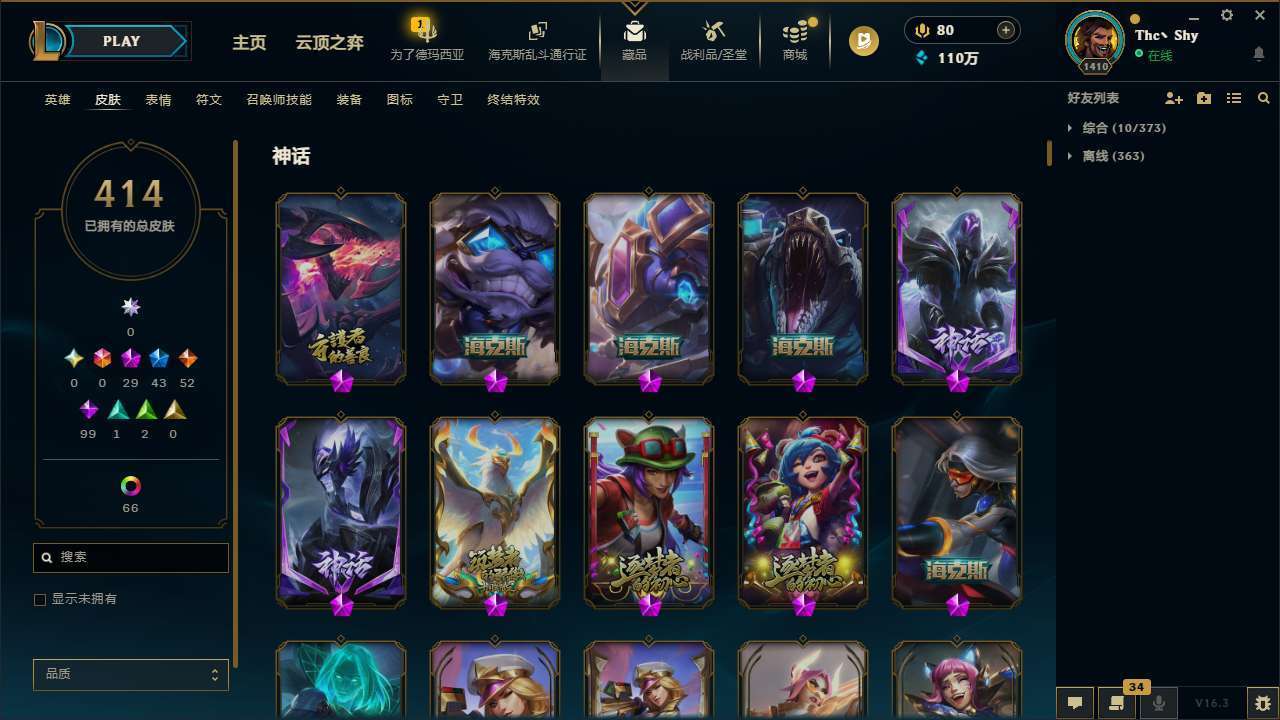Select the 英雄 collection tab
This screenshot has height=720, width=1280.
pos(57,100)
